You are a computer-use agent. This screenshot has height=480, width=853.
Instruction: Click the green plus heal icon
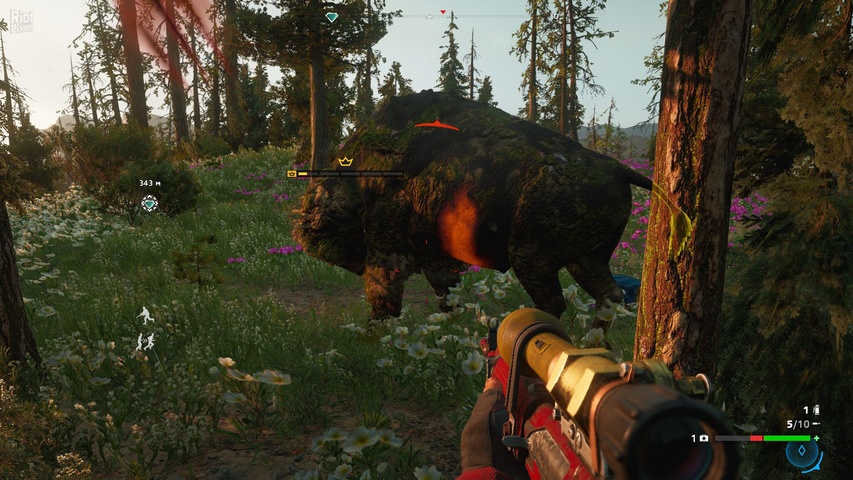(x=816, y=438)
